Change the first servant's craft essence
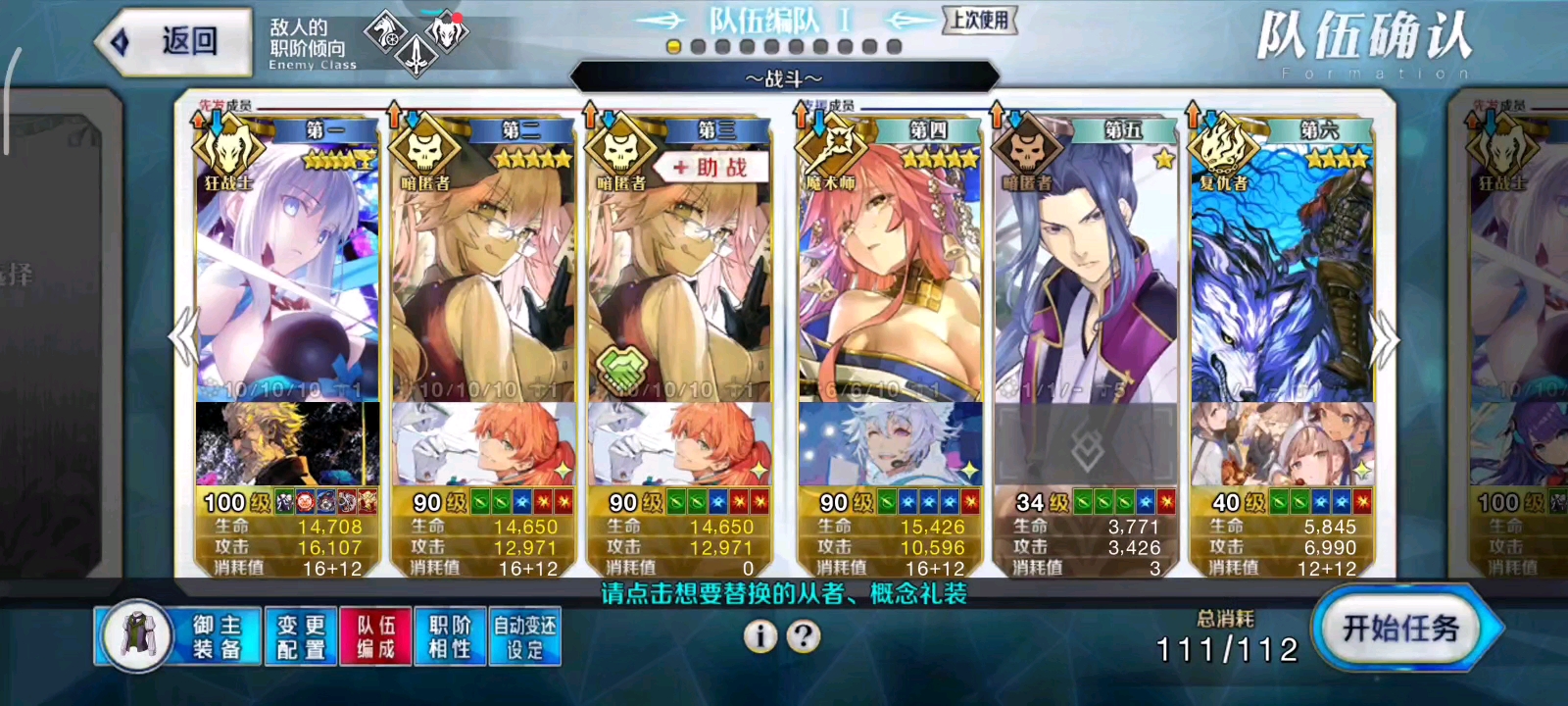The height and width of the screenshot is (706, 1568). coord(287,445)
